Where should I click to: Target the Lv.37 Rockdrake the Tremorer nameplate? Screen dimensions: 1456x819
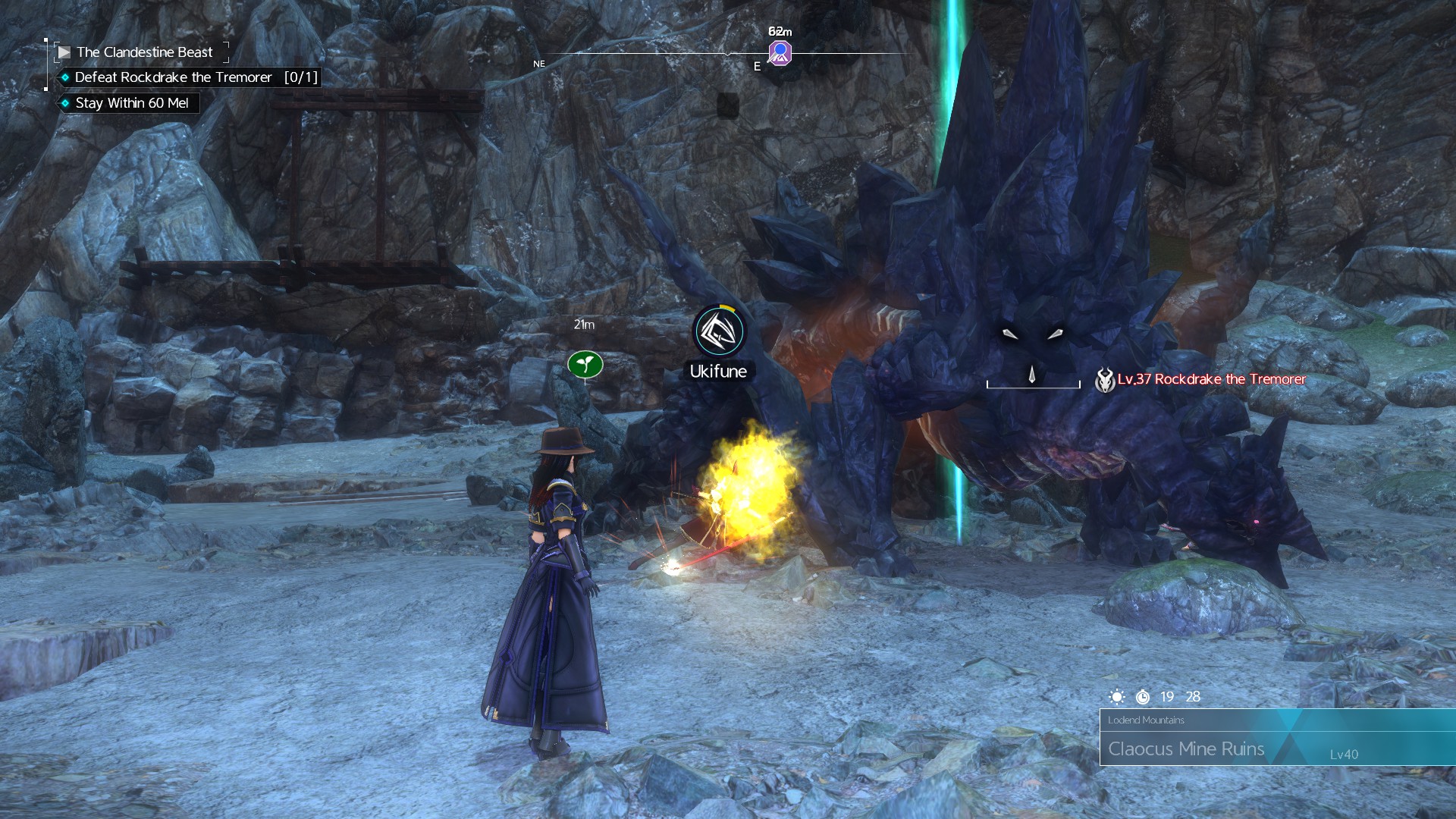pyautogui.click(x=1210, y=379)
